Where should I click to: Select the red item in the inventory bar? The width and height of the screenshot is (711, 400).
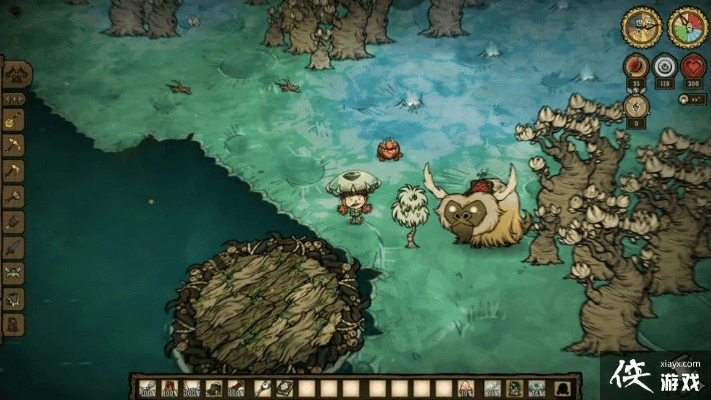coord(168,388)
